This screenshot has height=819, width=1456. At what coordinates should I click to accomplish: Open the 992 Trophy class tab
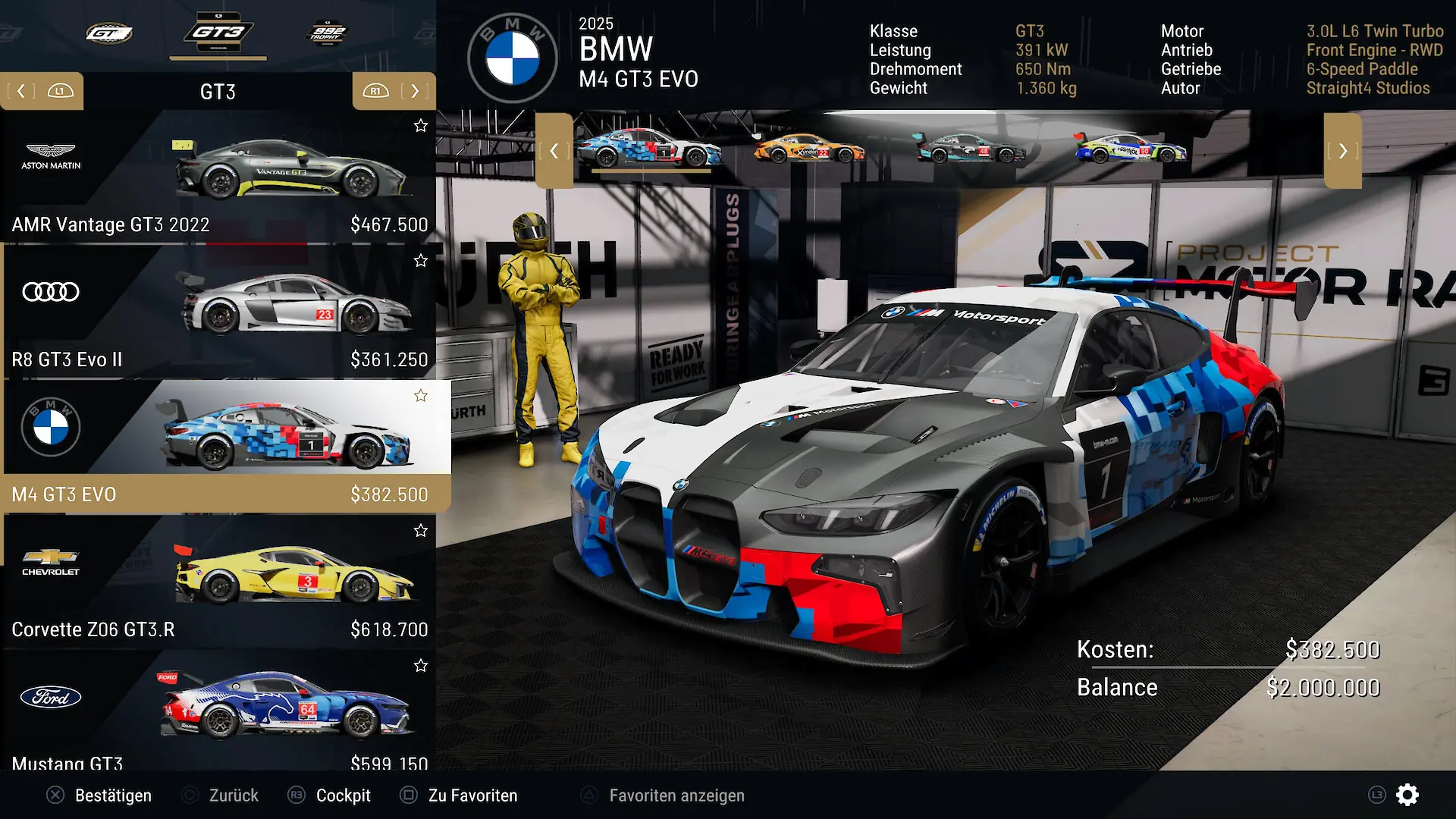point(327,33)
